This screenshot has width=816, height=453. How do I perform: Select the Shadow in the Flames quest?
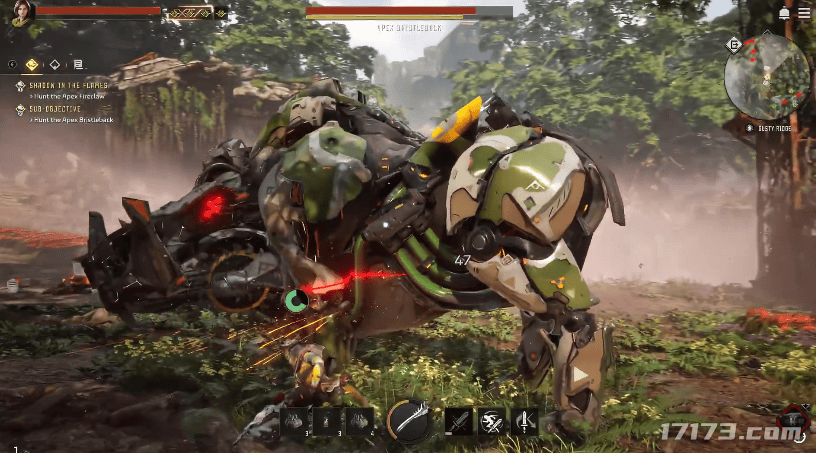66,86
